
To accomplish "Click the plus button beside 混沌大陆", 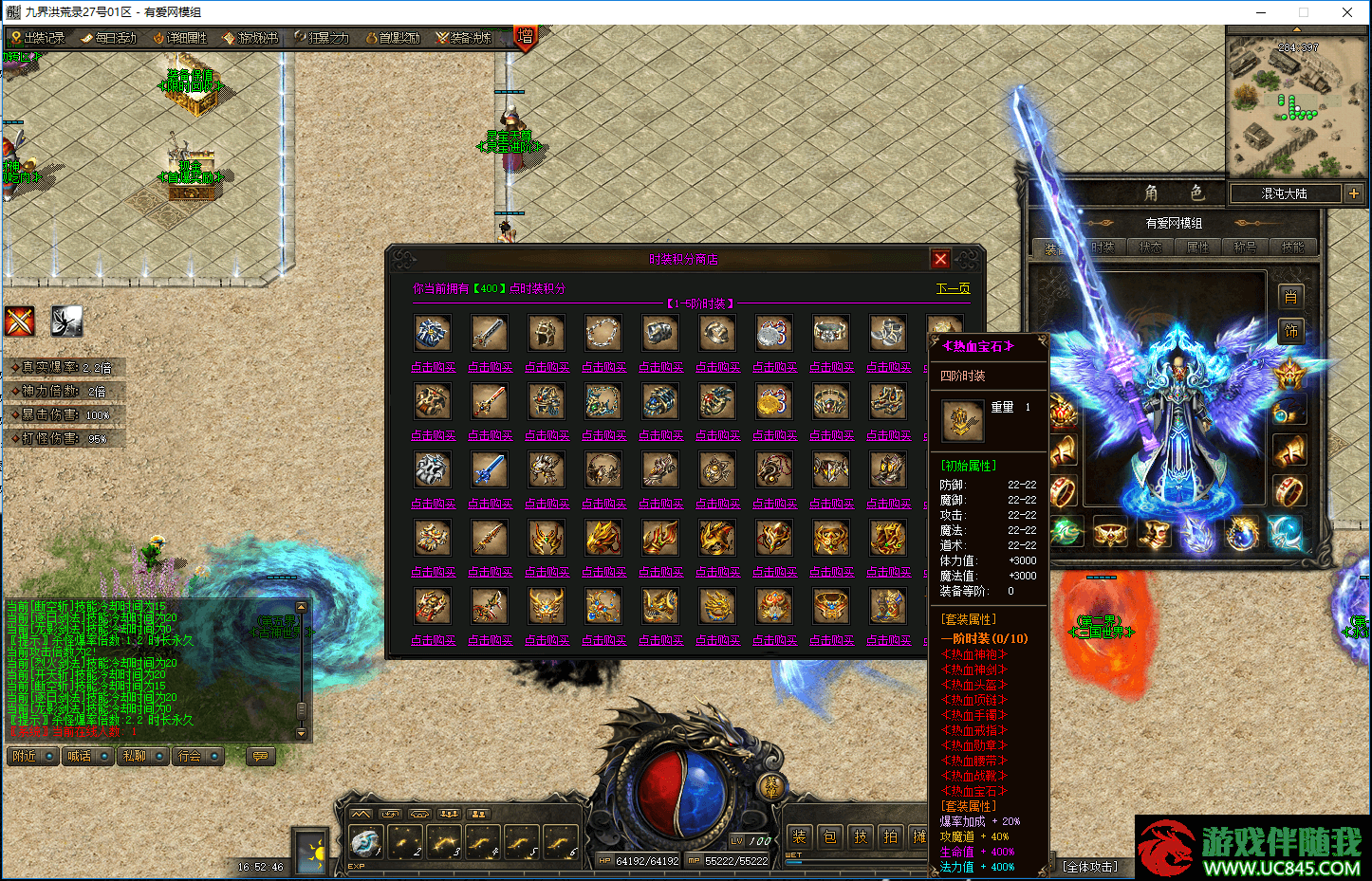I will click(1353, 193).
